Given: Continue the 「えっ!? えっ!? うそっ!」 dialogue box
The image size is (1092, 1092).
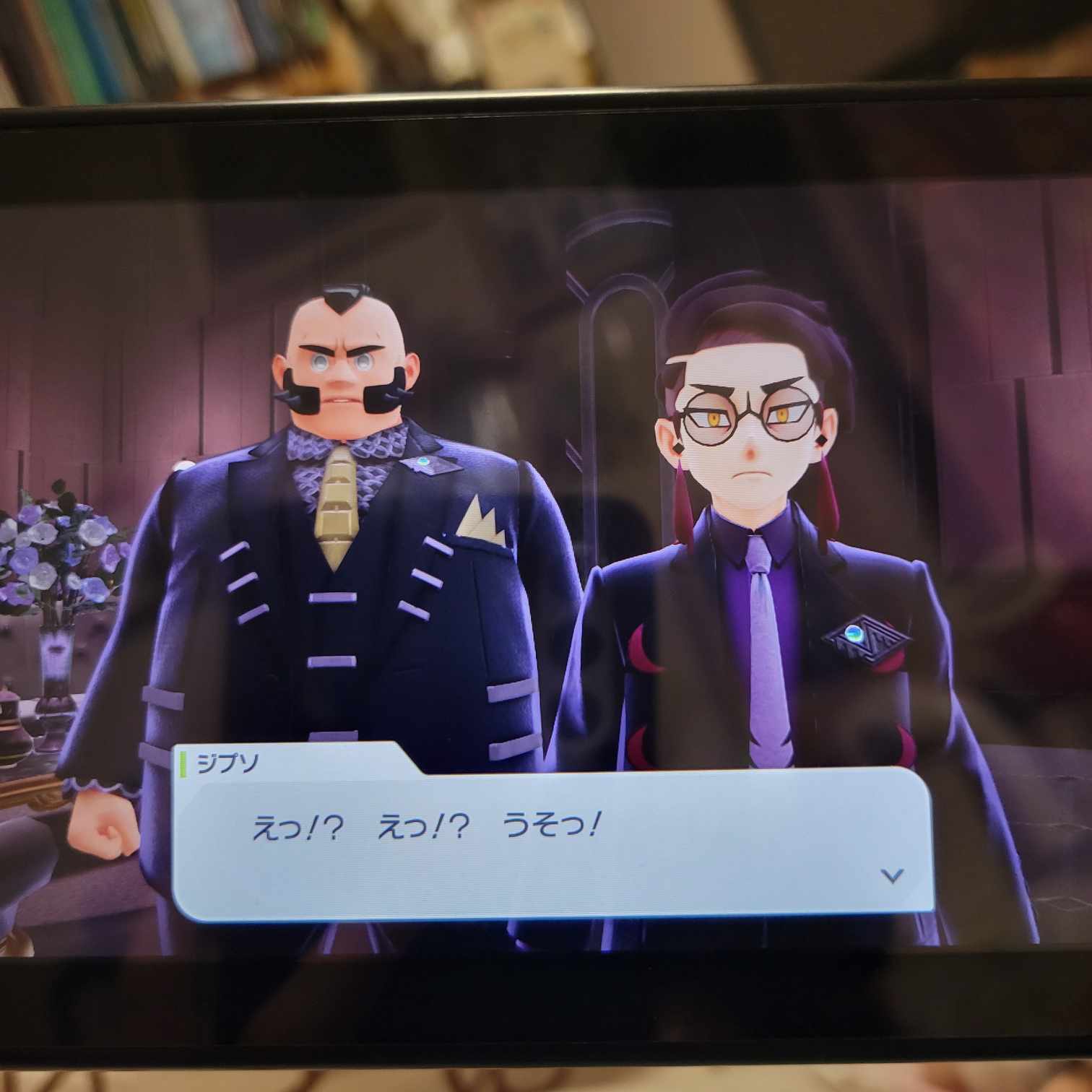Looking at the screenshot, I should tap(552, 844).
